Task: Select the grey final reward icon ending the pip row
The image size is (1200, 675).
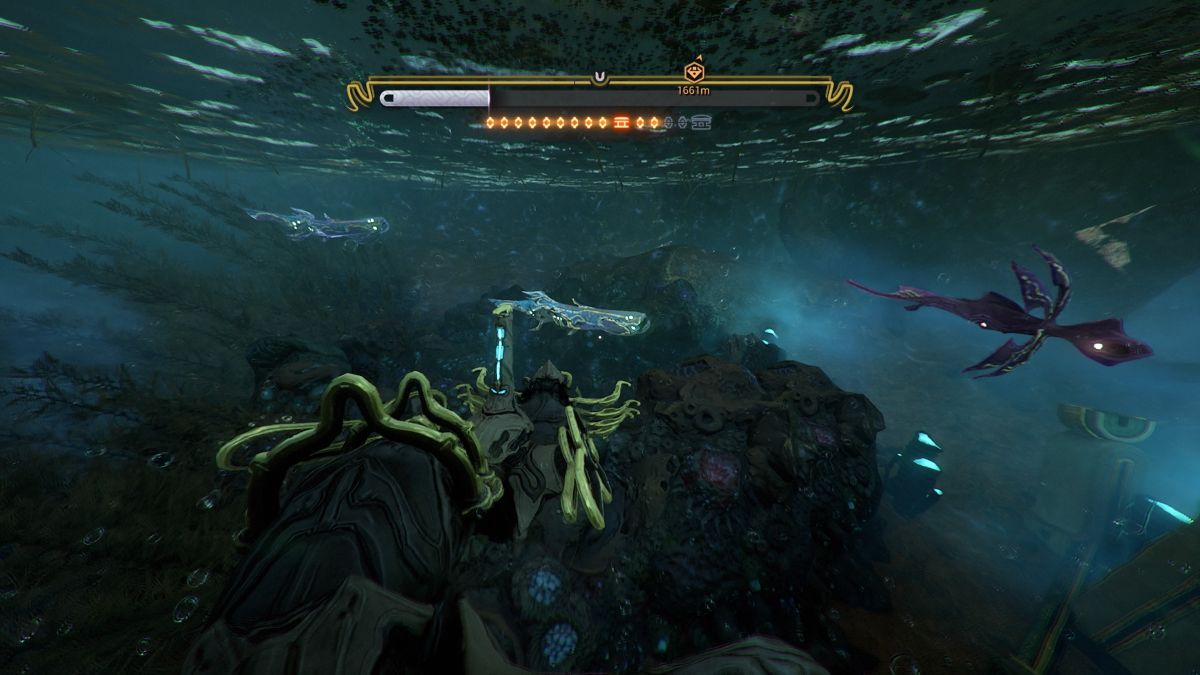Action: click(x=703, y=123)
